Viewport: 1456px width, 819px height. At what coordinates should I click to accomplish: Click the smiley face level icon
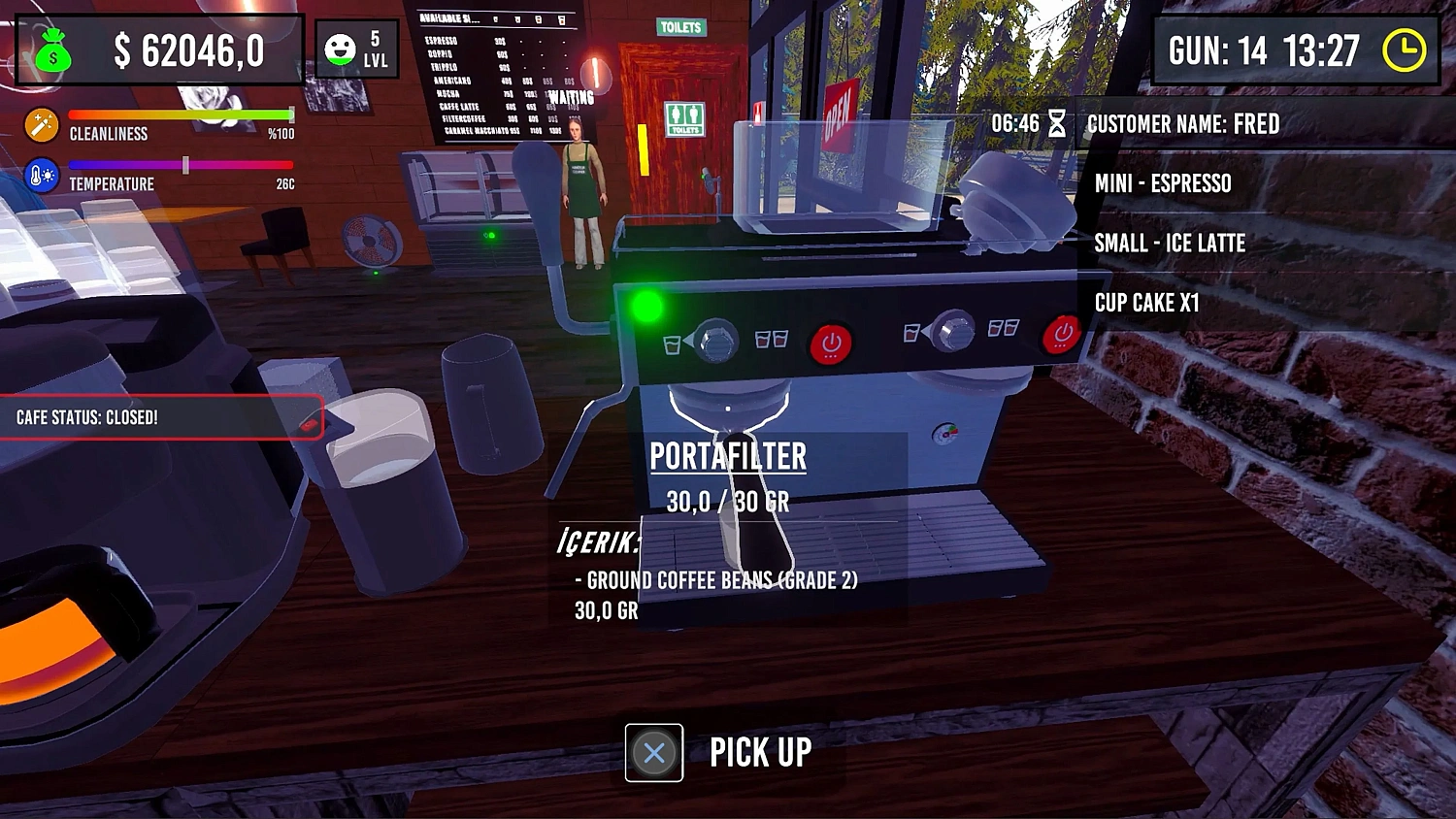pos(338,48)
